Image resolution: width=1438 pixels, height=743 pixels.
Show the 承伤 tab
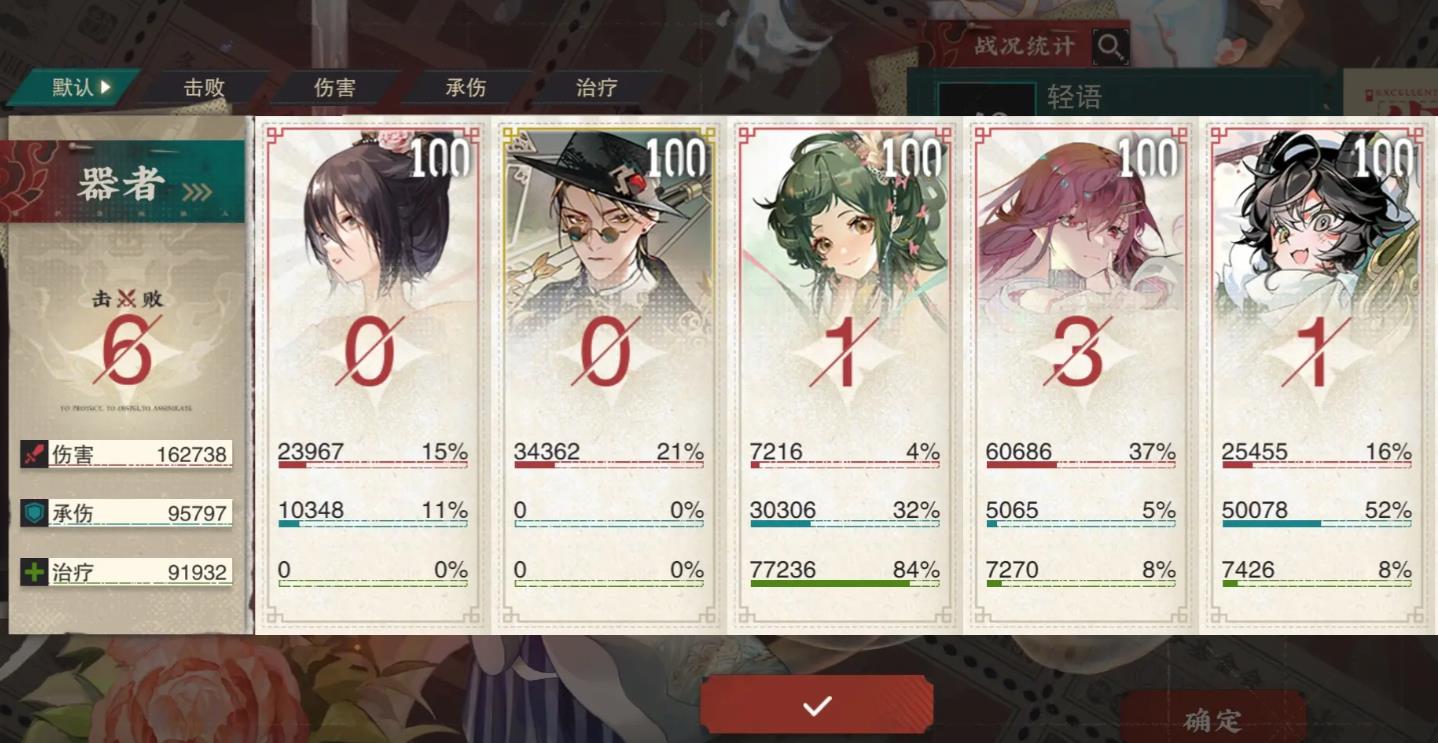click(465, 88)
